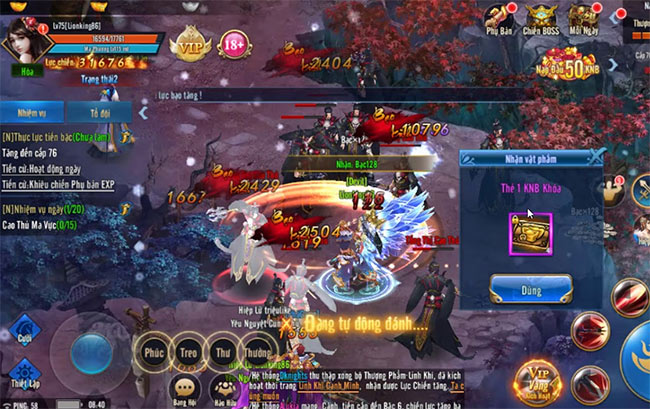Close the Nhận vật phẩm popup
The height and width of the screenshot is (409, 650).
click(595, 156)
